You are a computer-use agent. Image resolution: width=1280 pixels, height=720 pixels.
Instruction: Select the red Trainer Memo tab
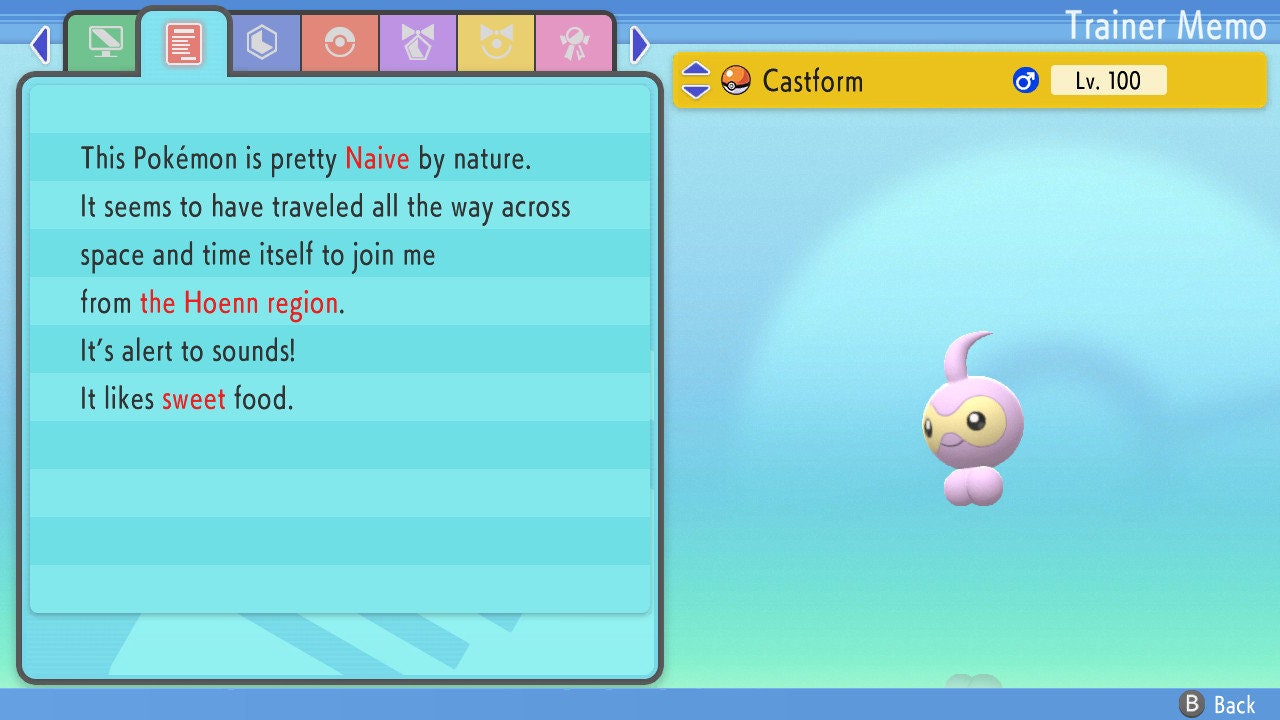184,44
